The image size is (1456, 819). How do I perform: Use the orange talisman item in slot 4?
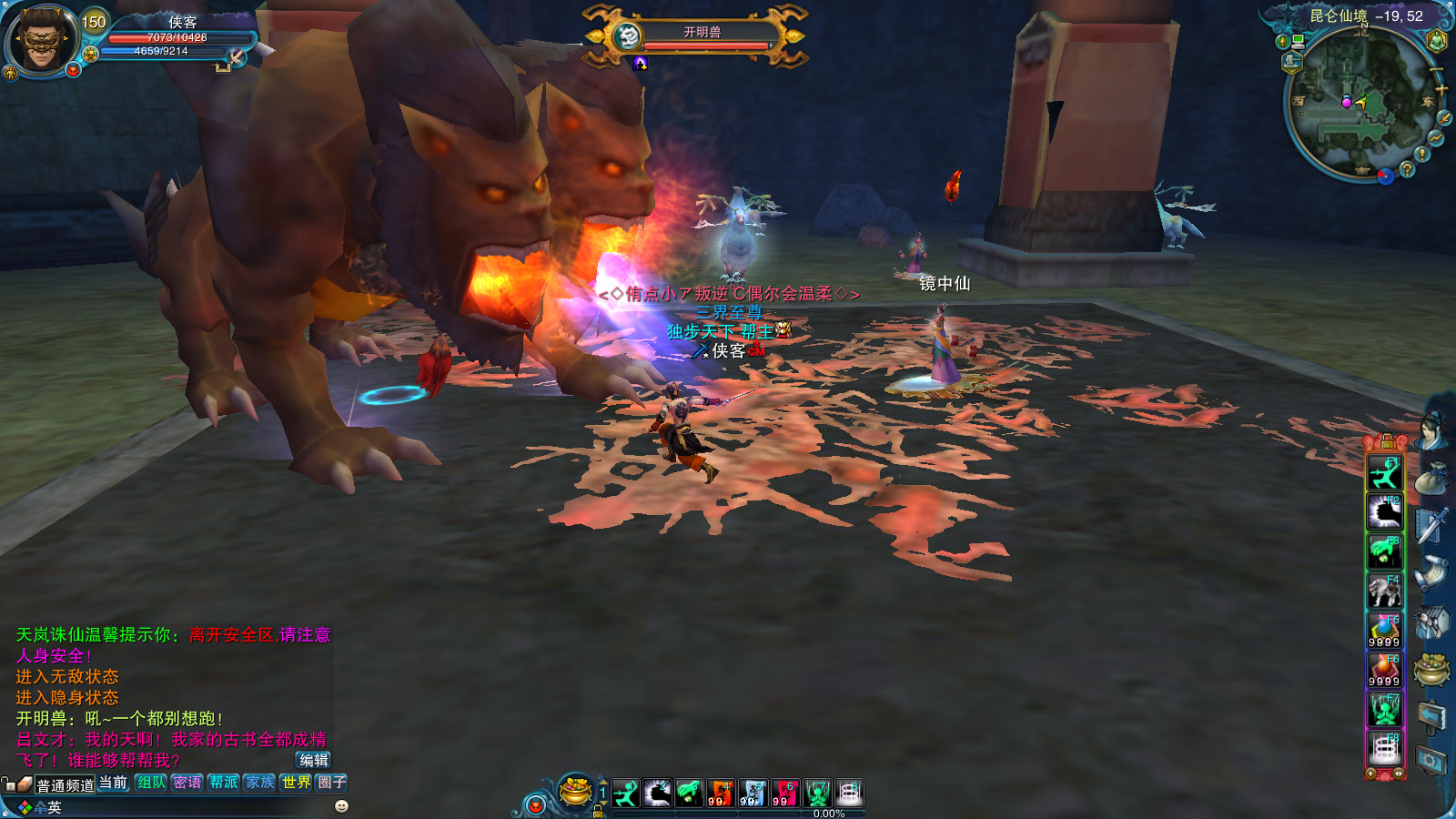(721, 794)
